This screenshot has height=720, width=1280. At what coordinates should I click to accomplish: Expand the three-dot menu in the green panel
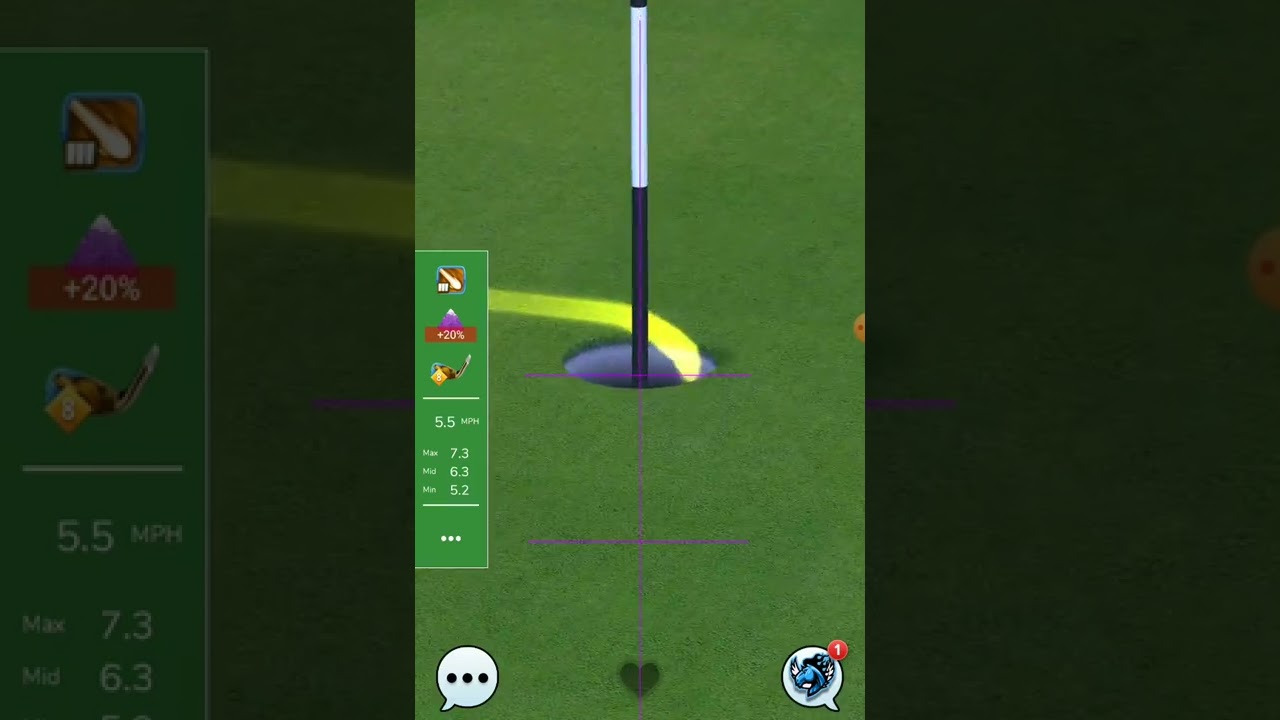click(451, 539)
